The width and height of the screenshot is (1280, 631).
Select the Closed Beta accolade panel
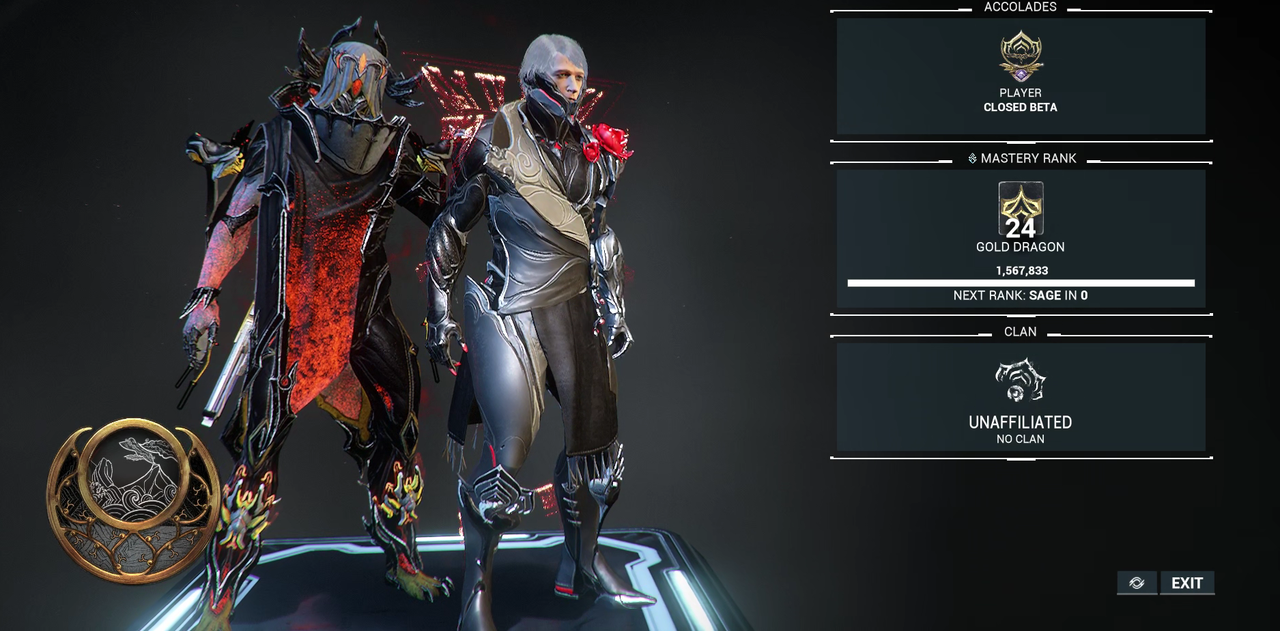pos(1020,76)
